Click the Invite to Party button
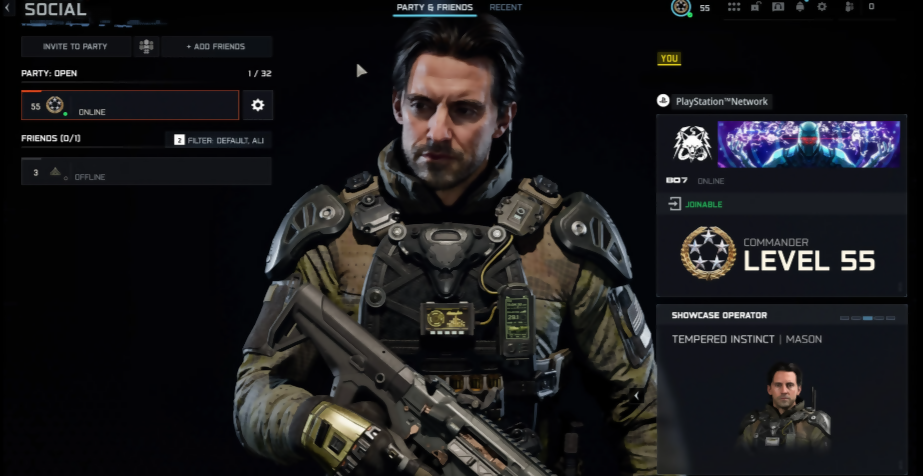Screen dimensions: 923x476 [x=77, y=47]
